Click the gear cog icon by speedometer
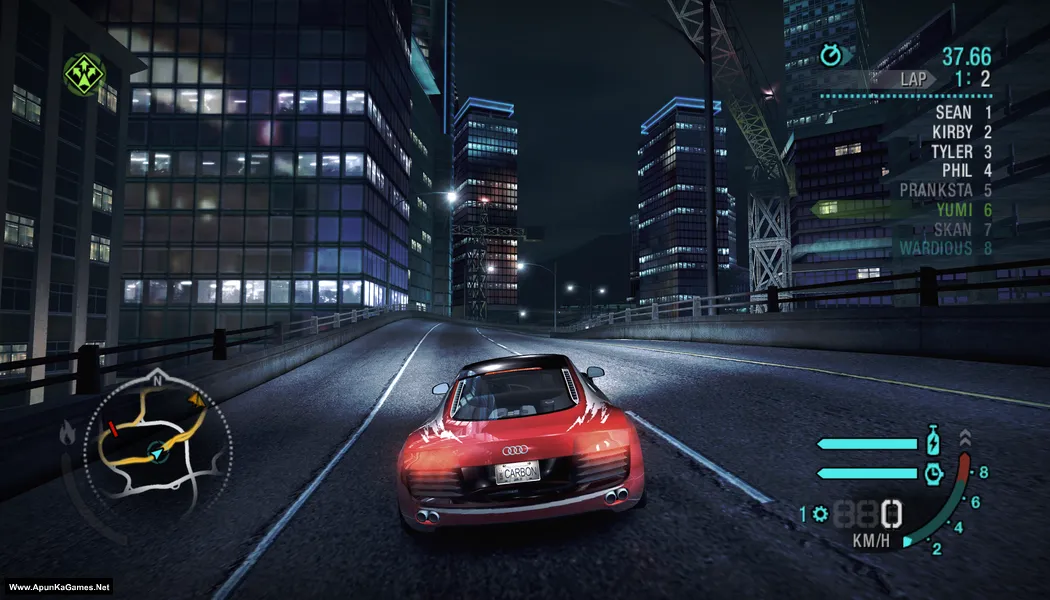The image size is (1050, 600). [x=821, y=514]
